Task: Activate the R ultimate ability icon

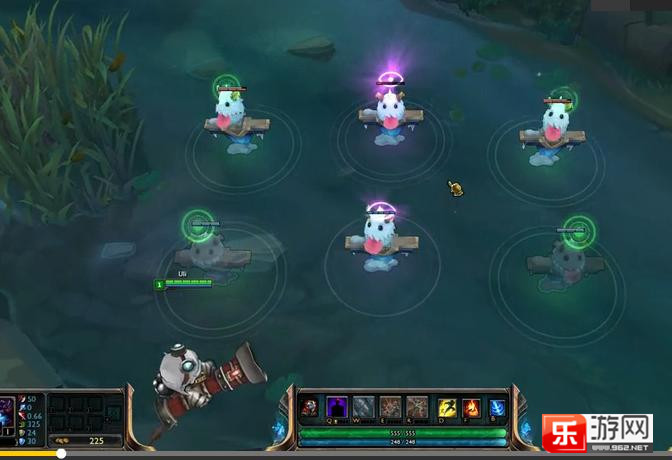Action: point(416,407)
